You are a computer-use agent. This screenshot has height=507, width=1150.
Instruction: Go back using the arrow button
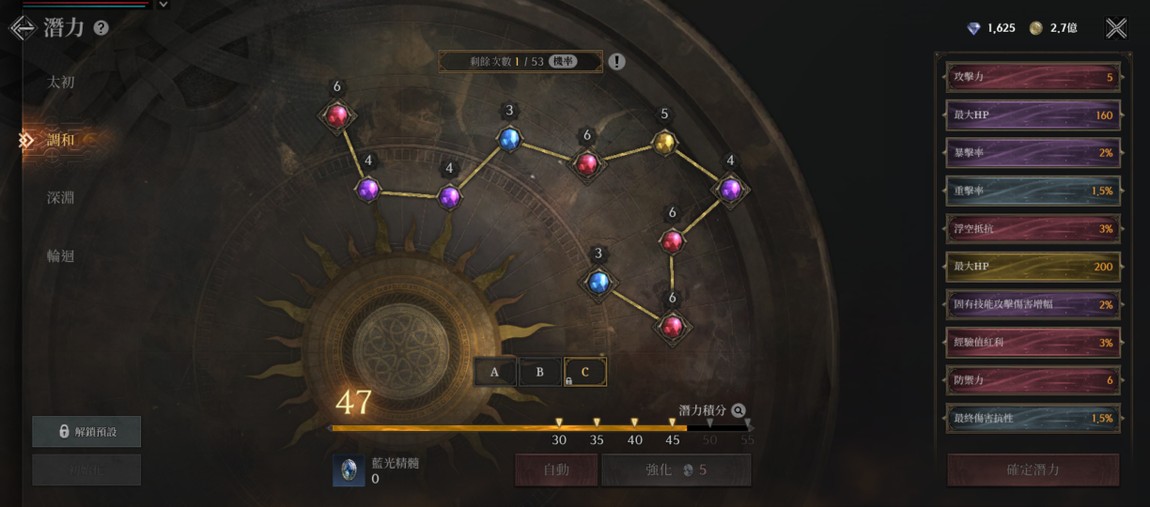pos(22,28)
